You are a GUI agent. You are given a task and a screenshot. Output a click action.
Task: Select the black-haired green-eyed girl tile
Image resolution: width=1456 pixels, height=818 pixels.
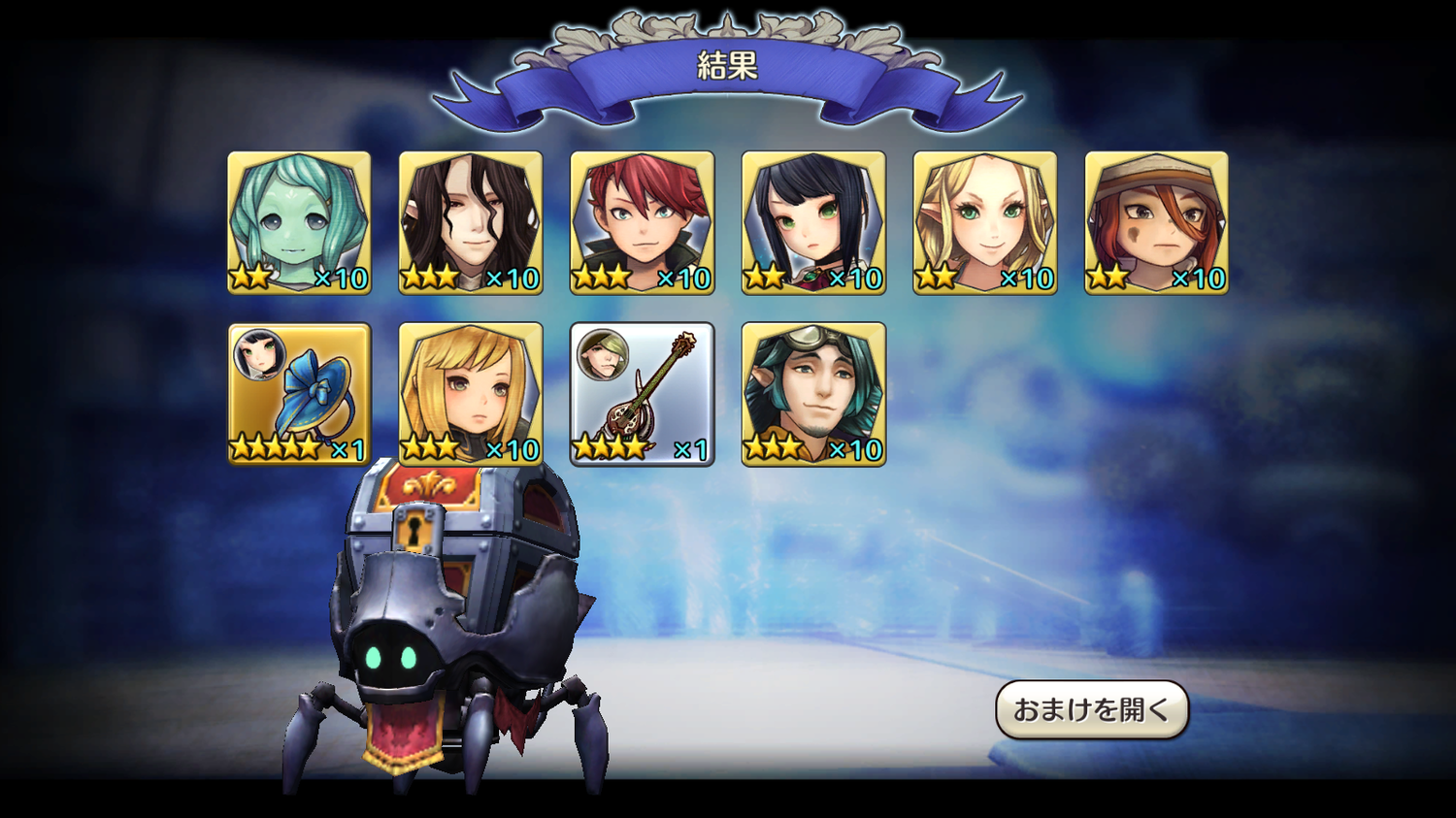813,222
